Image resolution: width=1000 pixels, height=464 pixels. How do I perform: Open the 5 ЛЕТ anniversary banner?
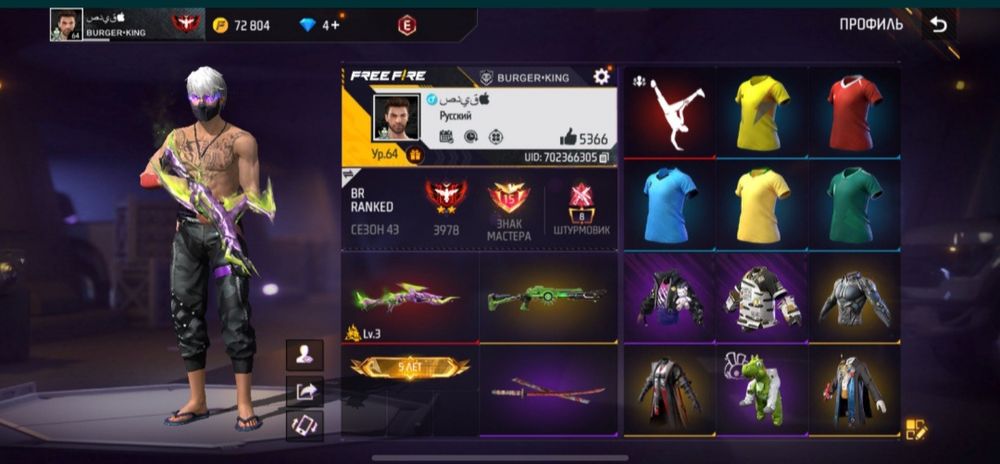pos(409,369)
